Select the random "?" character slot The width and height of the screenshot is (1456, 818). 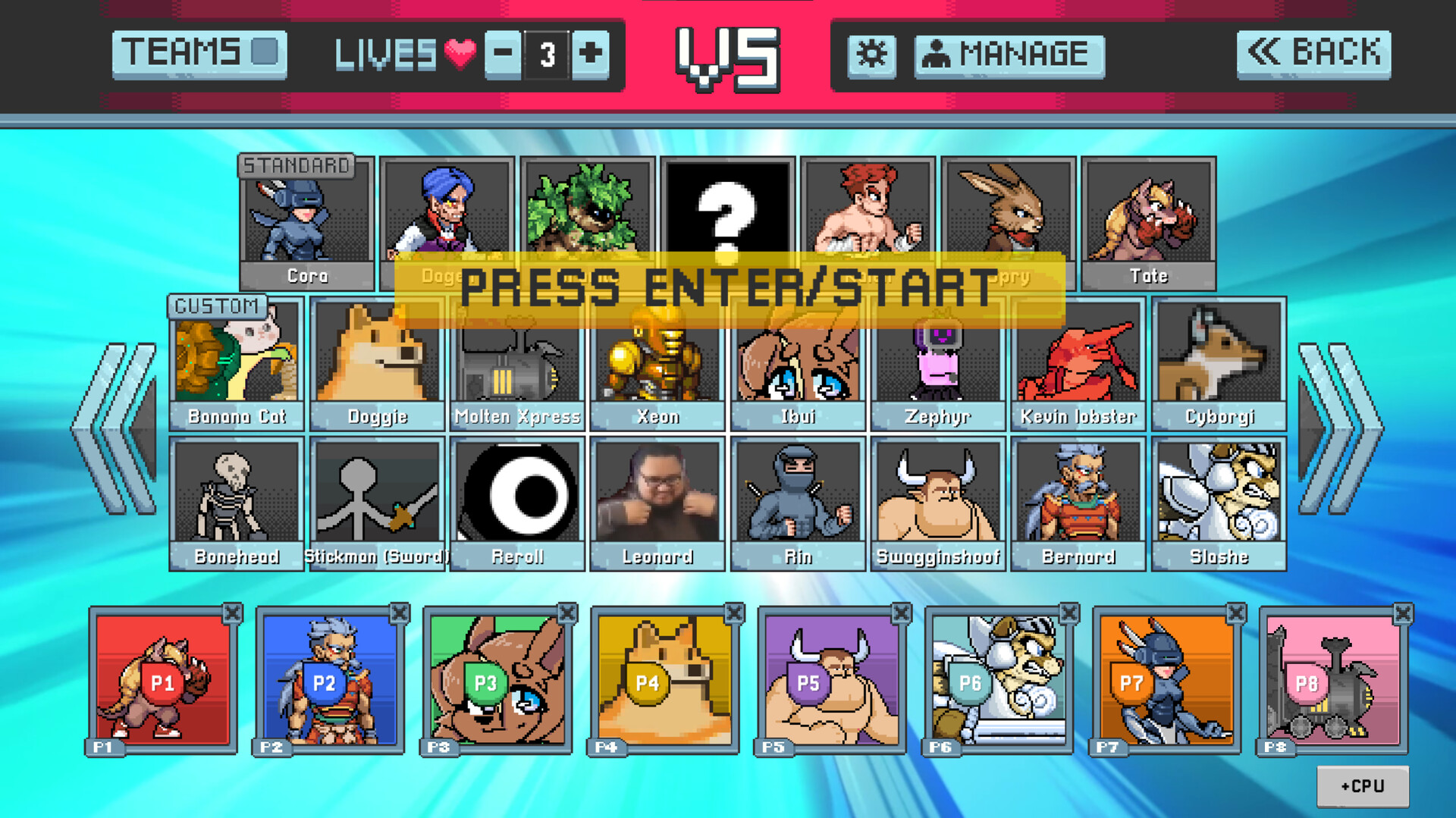[x=728, y=212]
